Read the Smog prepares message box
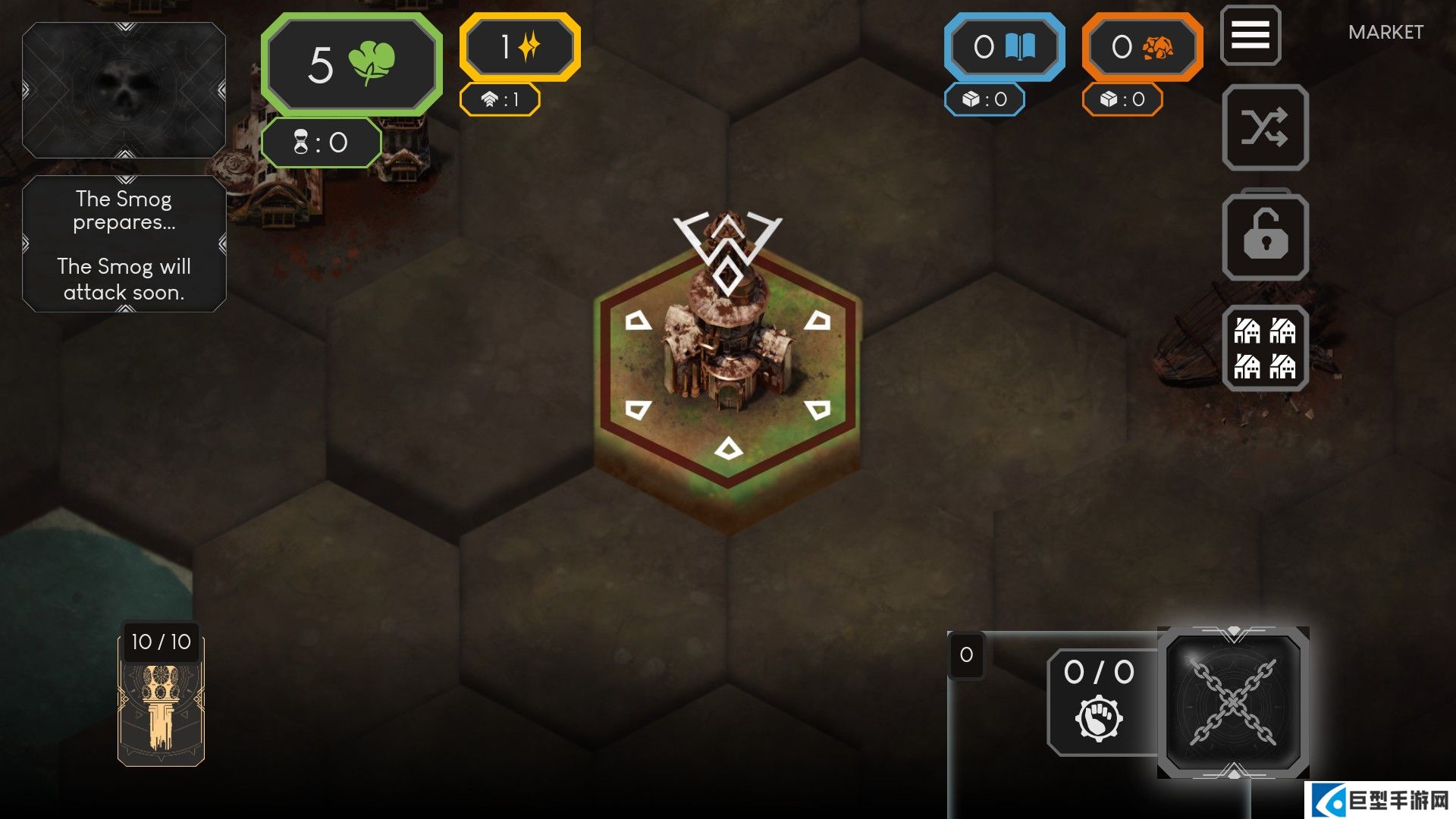1456x819 pixels. [124, 244]
